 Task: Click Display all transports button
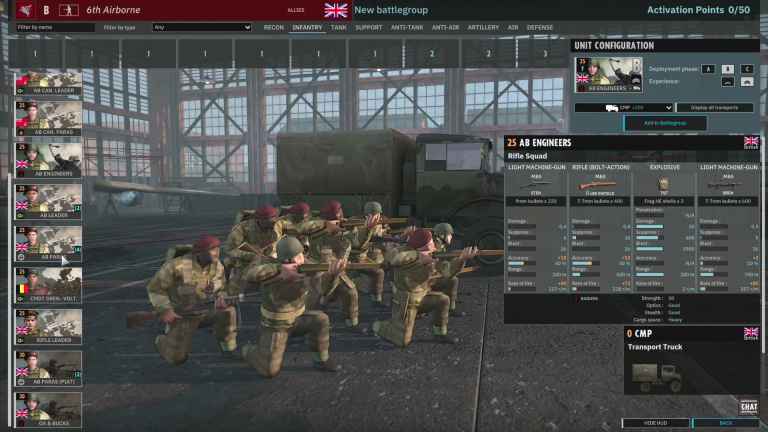714,107
